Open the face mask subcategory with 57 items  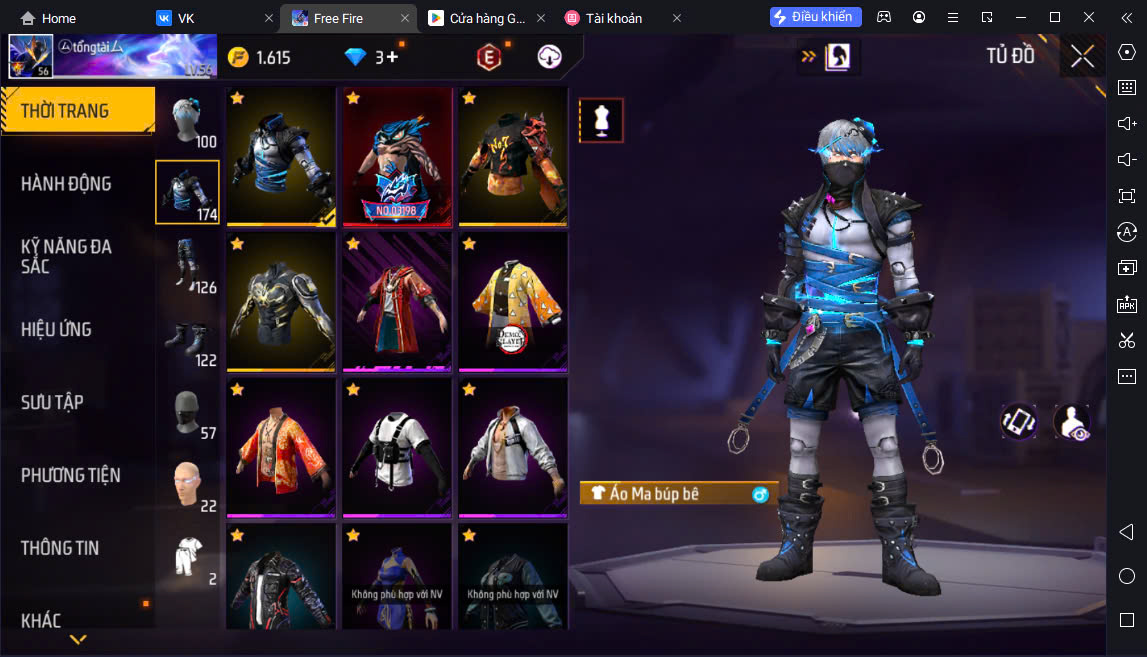click(187, 411)
